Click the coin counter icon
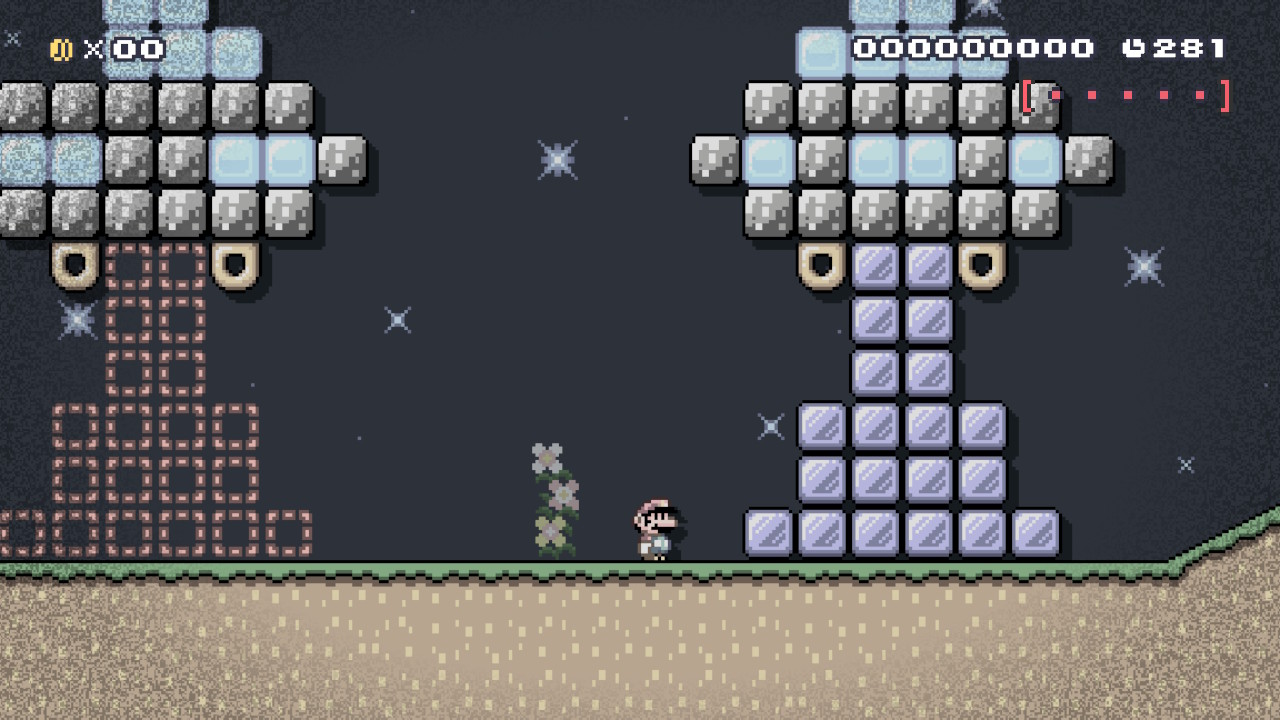 pos(59,48)
